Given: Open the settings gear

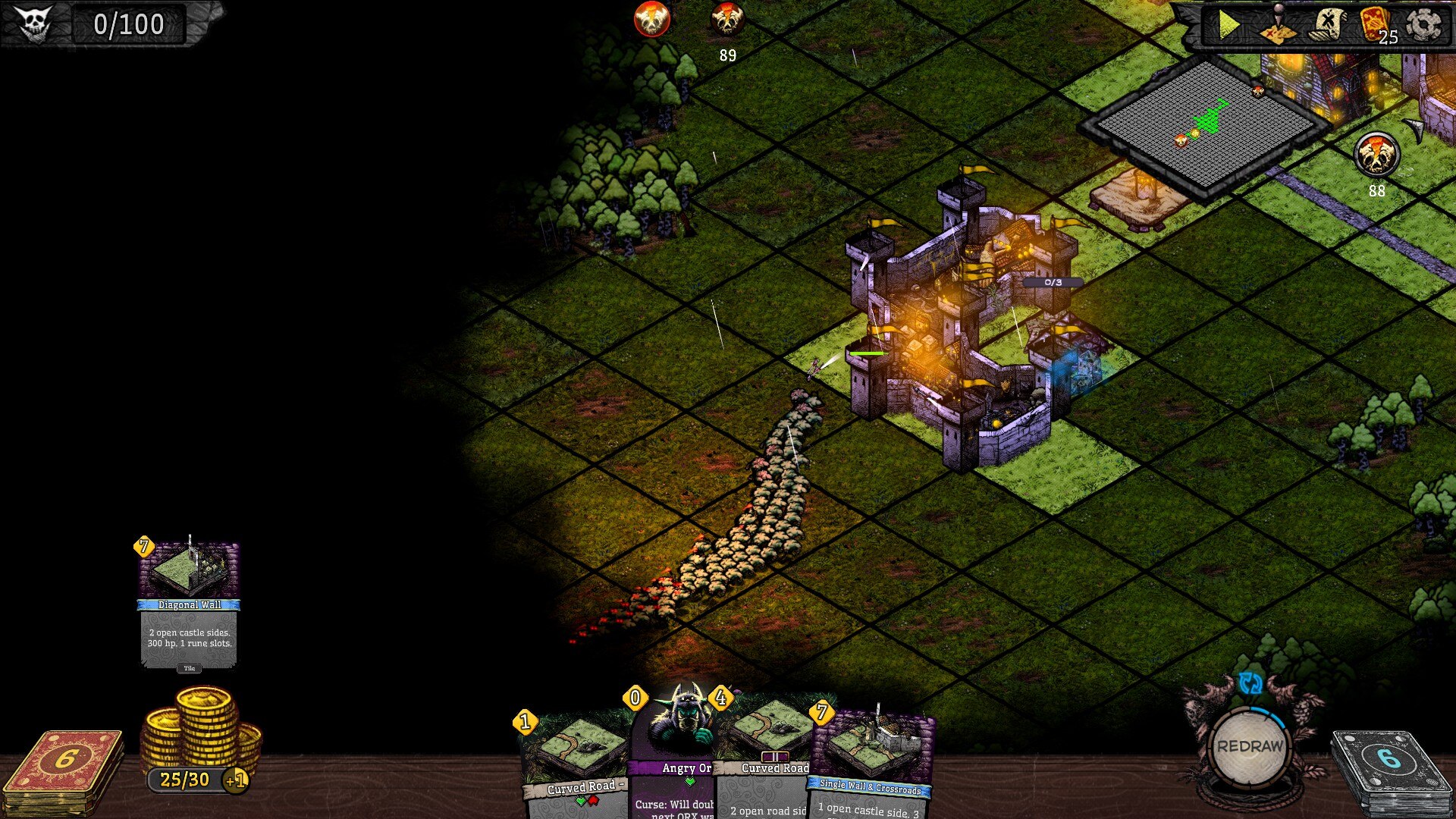Looking at the screenshot, I should [1423, 26].
